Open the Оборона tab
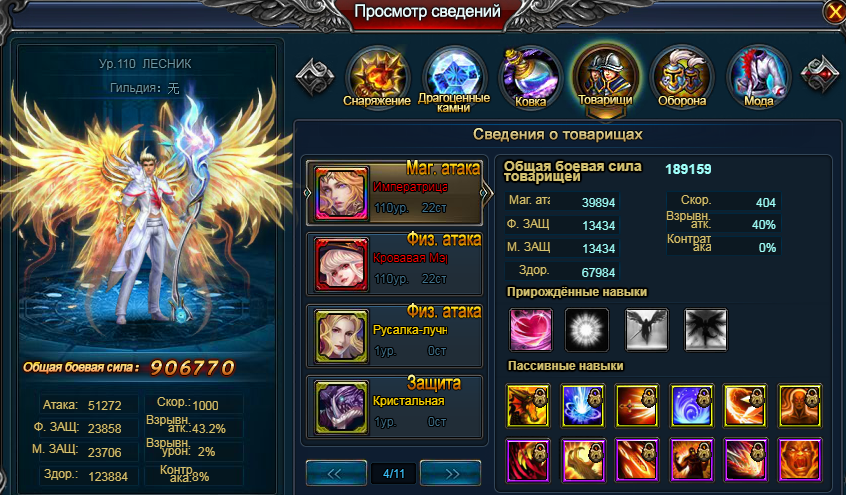 pyautogui.click(x=682, y=75)
